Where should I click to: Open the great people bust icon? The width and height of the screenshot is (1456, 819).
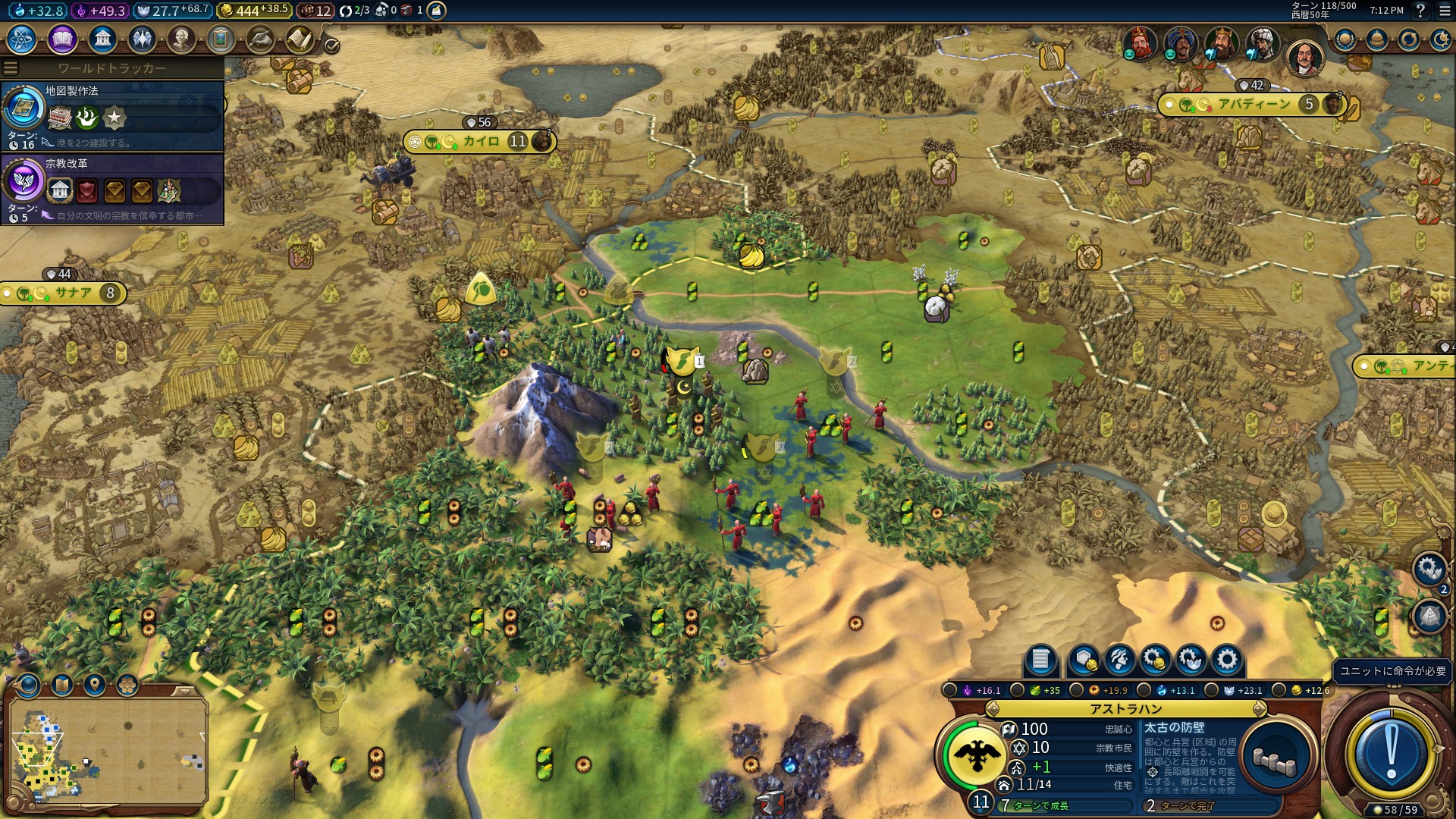[x=181, y=39]
